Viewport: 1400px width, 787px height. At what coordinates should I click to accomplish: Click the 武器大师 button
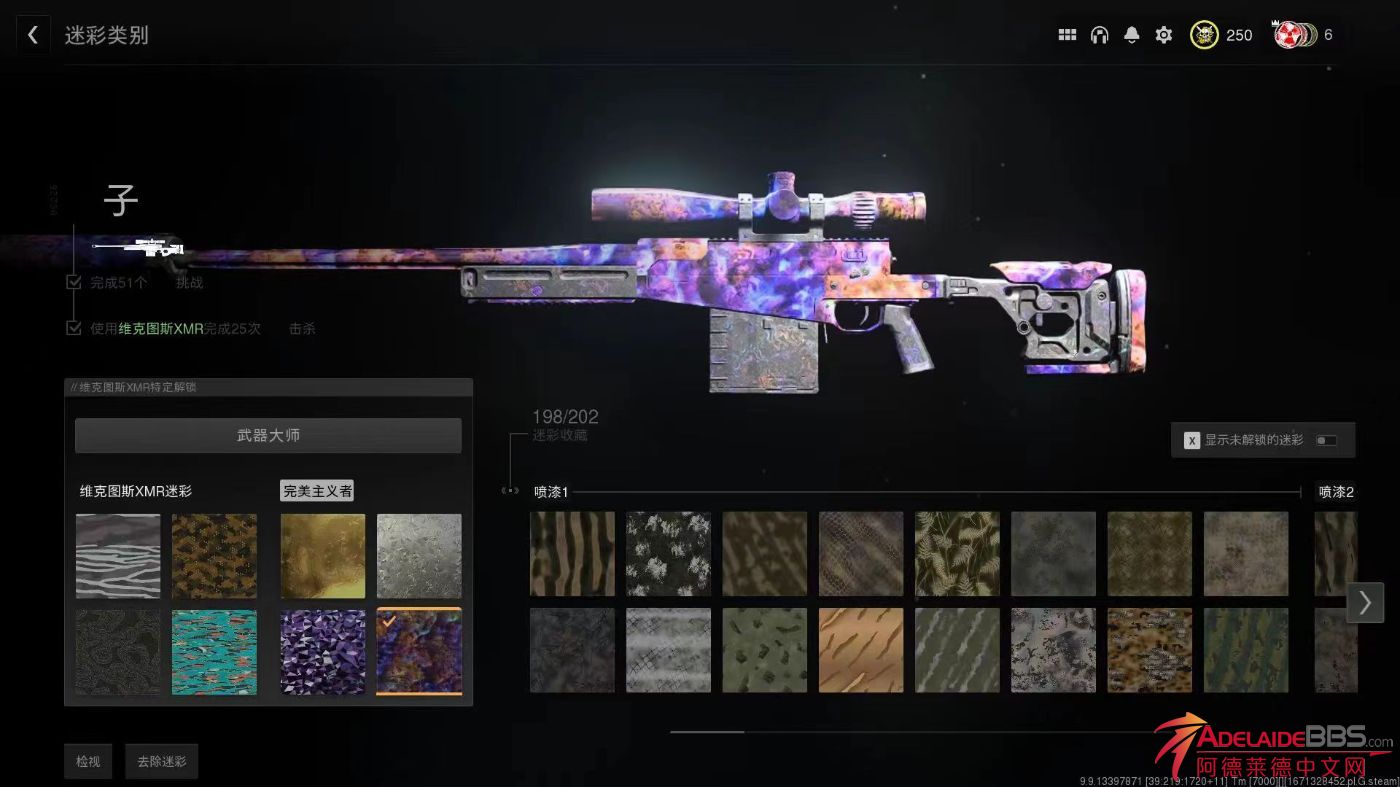tap(268, 436)
